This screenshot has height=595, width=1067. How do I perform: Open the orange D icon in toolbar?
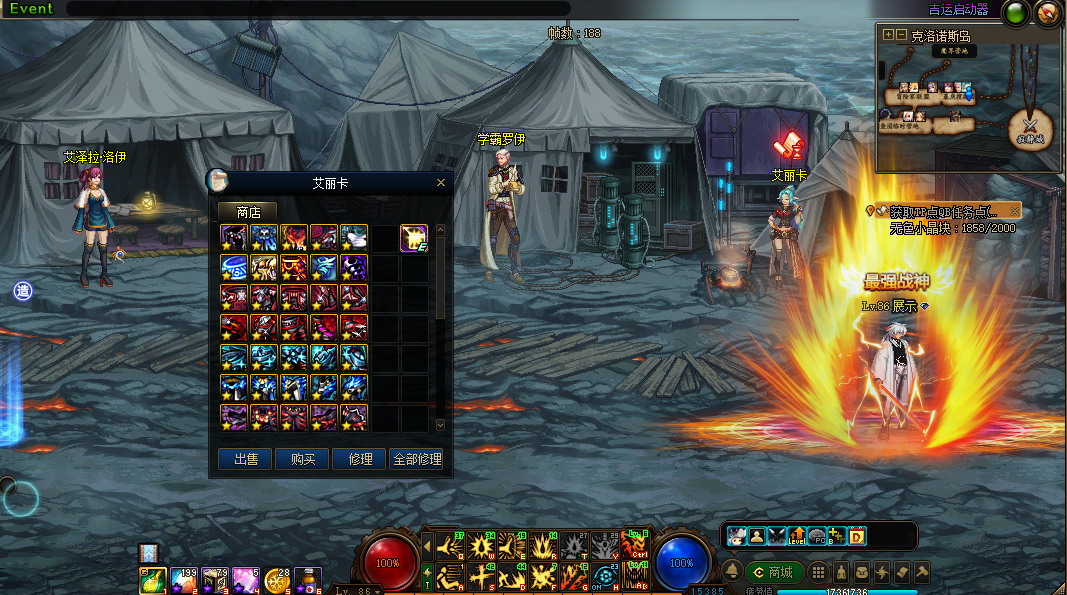tap(857, 536)
